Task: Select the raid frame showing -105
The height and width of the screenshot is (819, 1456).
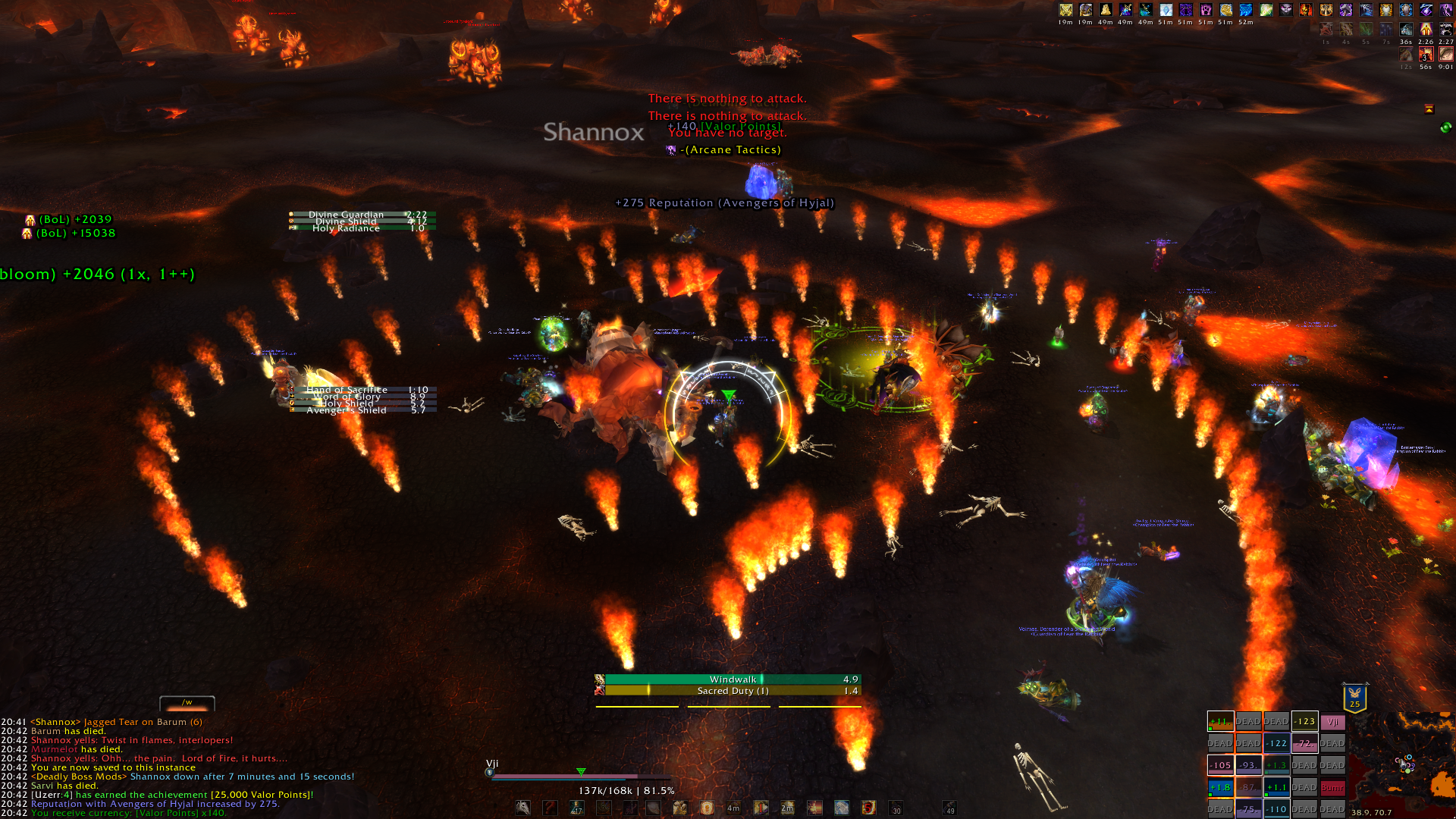Action: (x=1220, y=765)
